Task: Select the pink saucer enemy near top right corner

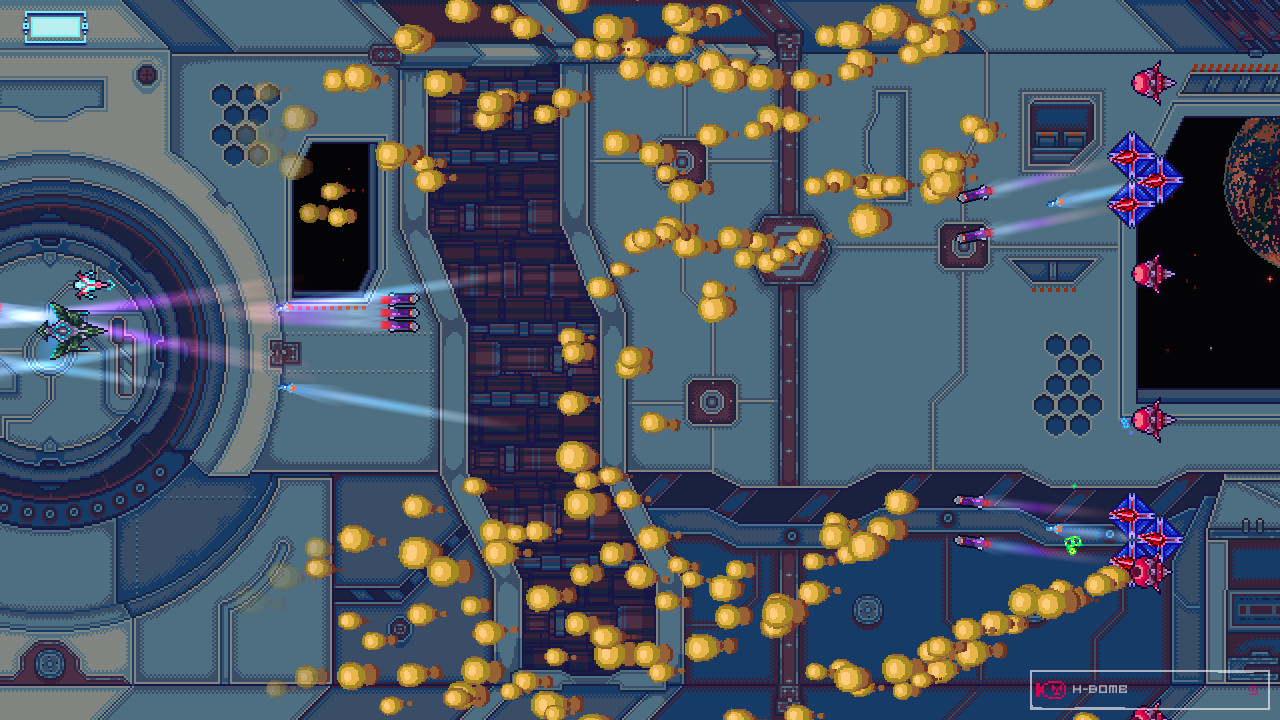Action: 1152,82
